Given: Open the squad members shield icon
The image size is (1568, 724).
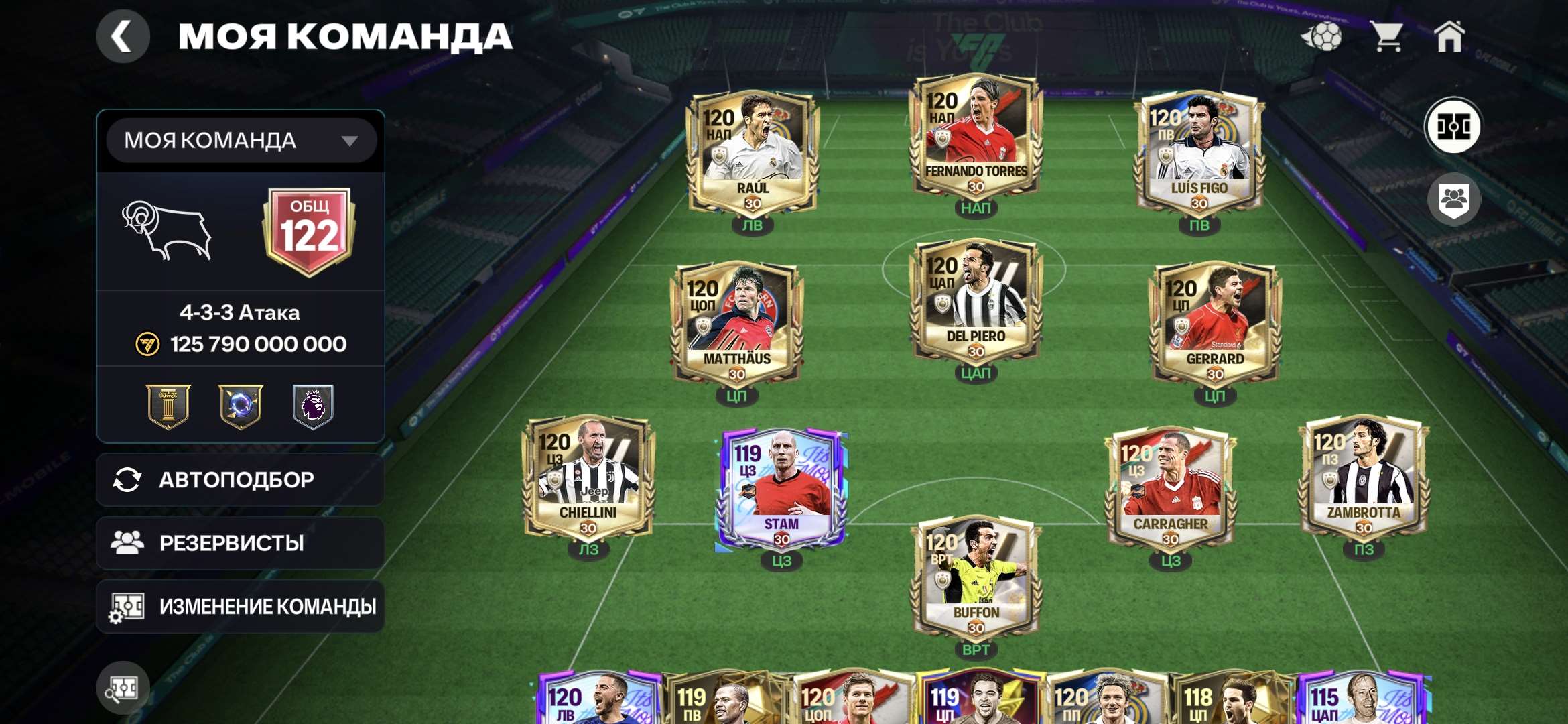Looking at the screenshot, I should pos(1454,198).
